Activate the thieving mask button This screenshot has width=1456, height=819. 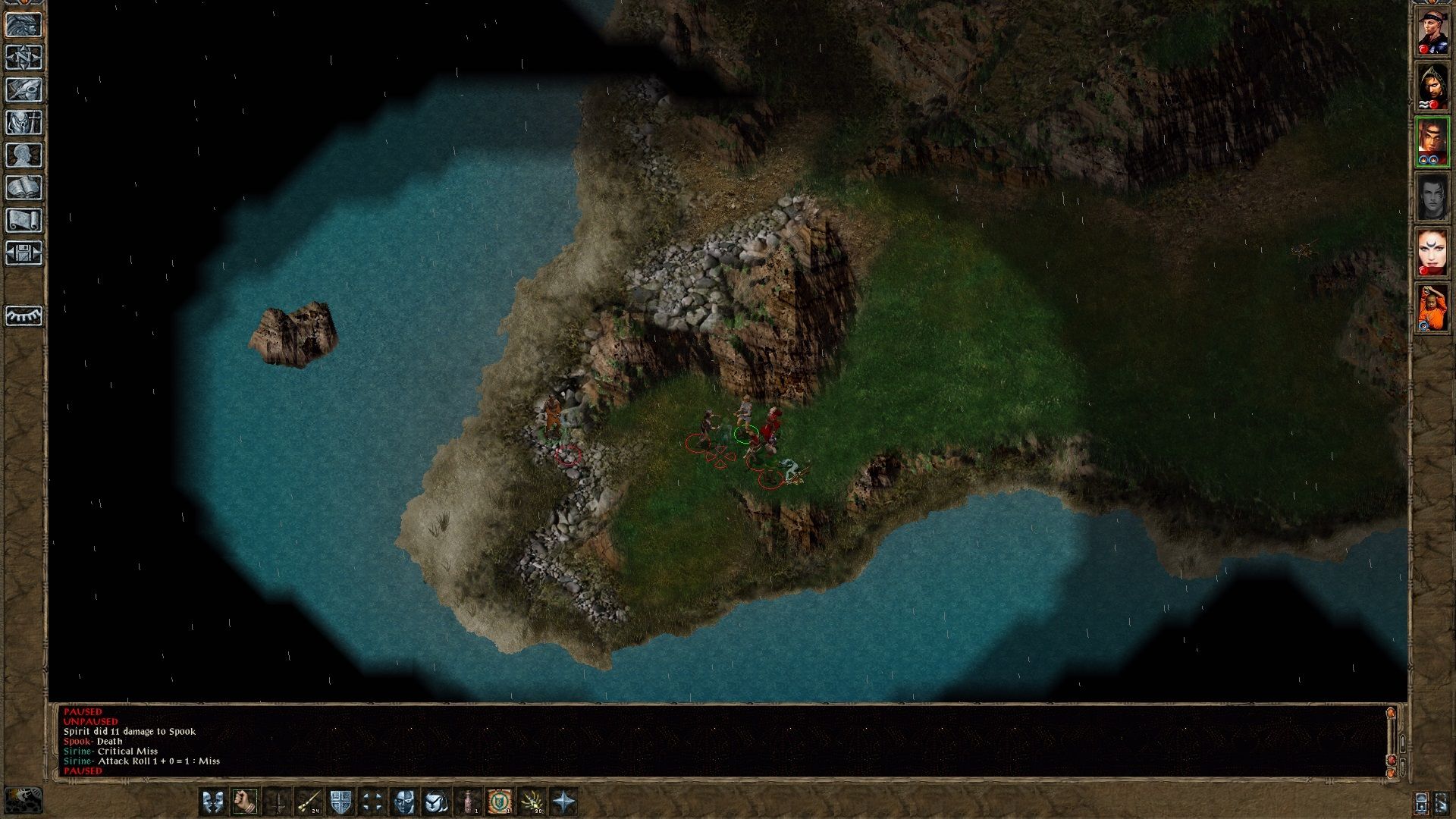tap(404, 801)
